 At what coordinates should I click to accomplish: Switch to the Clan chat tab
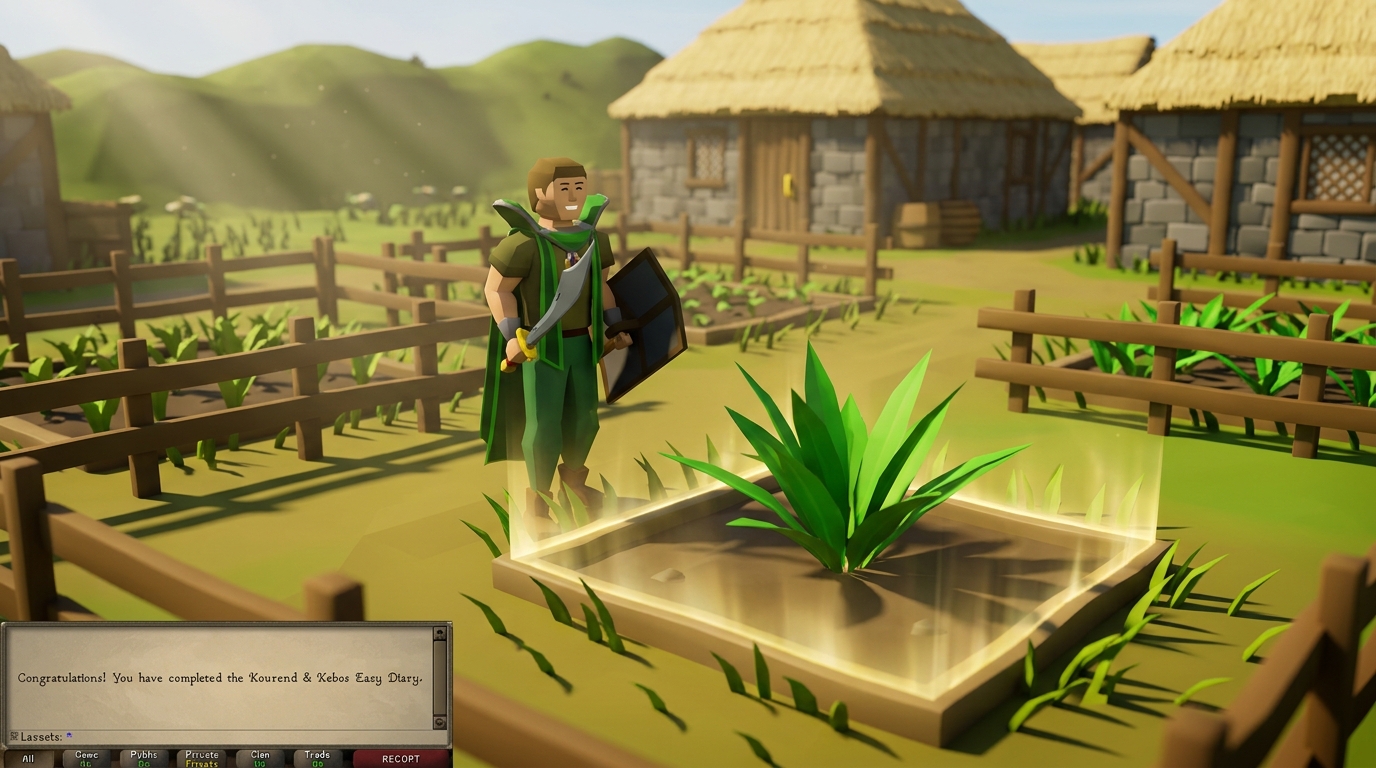260,758
